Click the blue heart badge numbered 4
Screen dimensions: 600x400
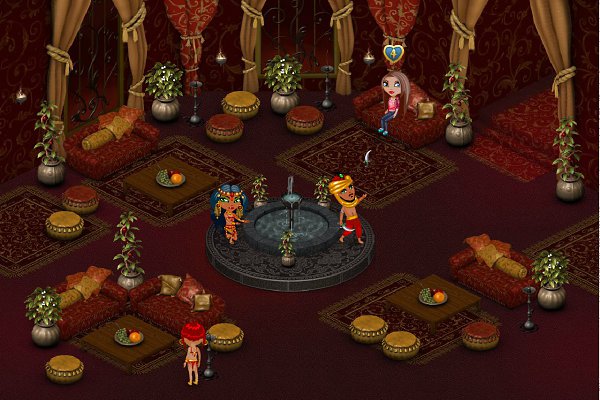click(x=395, y=51)
